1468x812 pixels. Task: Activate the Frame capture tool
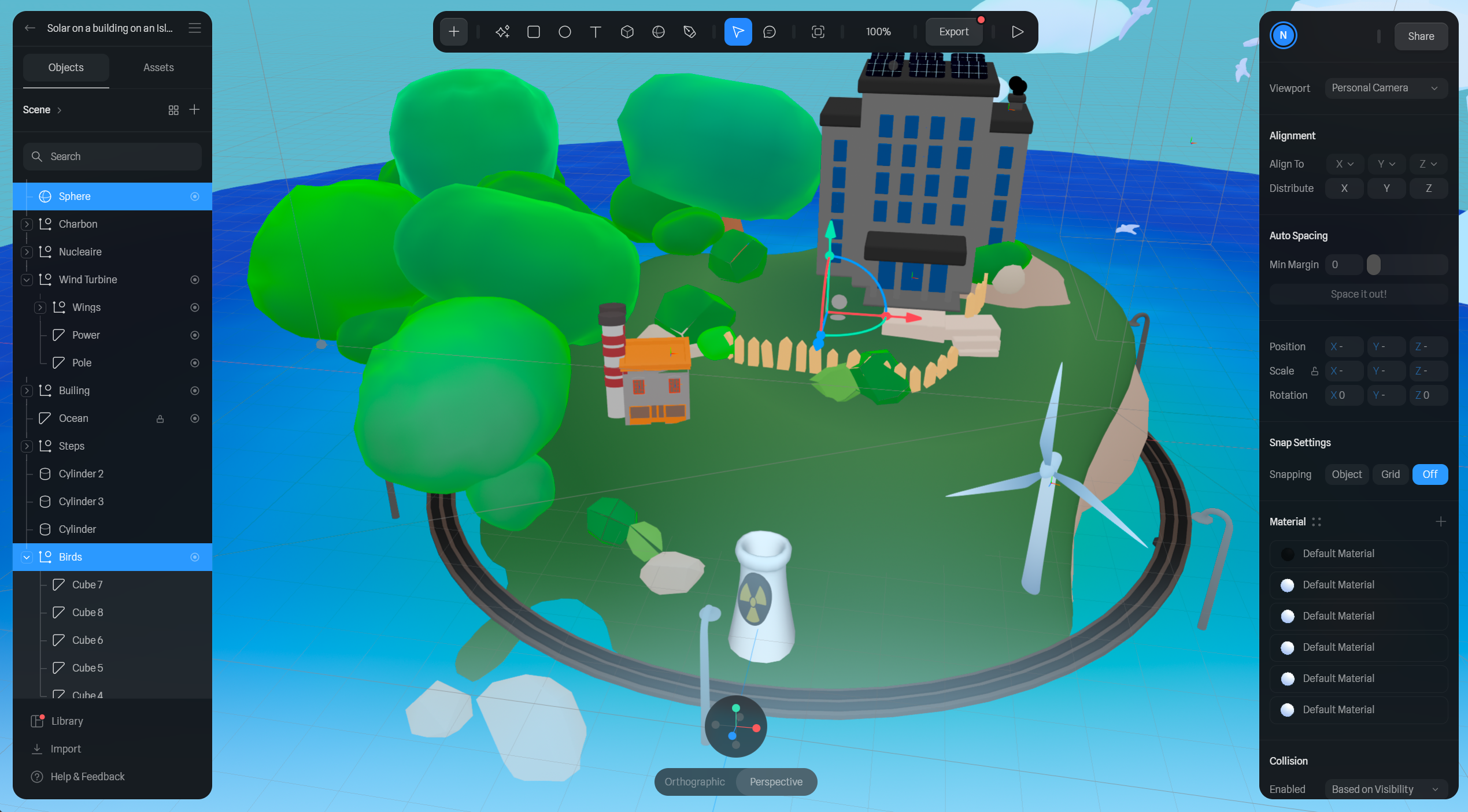(818, 32)
